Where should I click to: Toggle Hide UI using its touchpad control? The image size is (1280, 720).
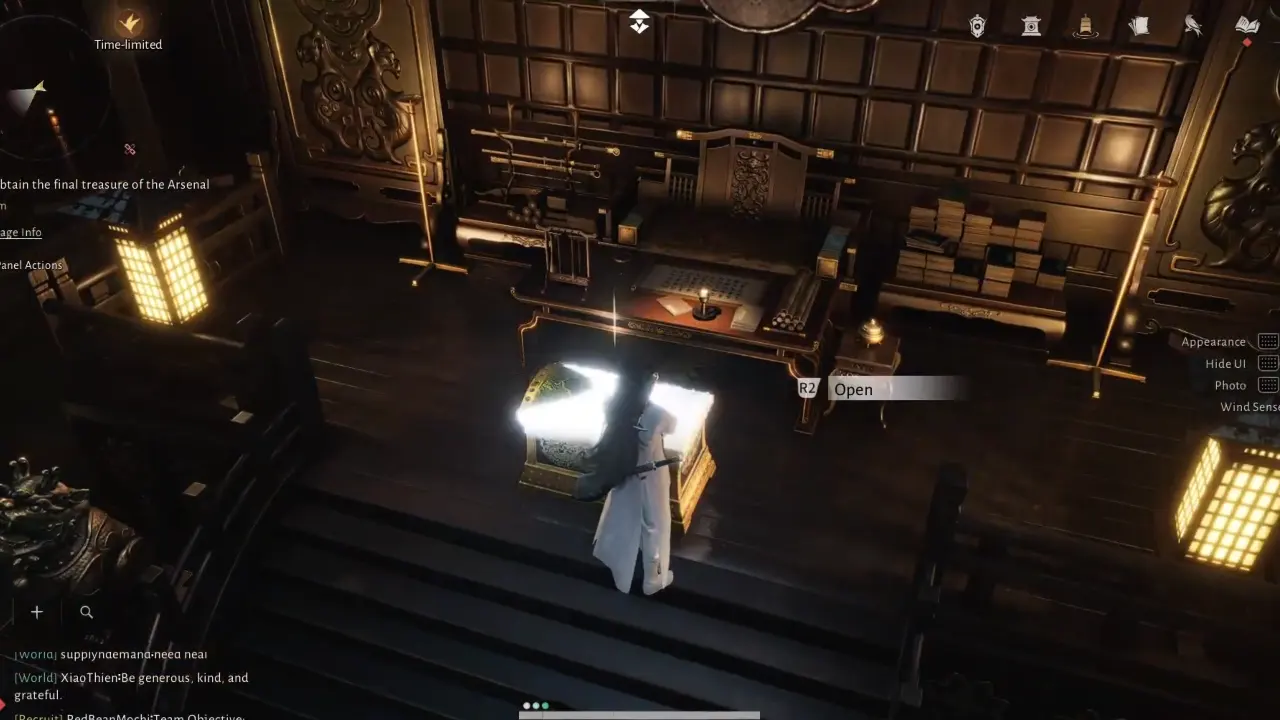[1268, 362]
